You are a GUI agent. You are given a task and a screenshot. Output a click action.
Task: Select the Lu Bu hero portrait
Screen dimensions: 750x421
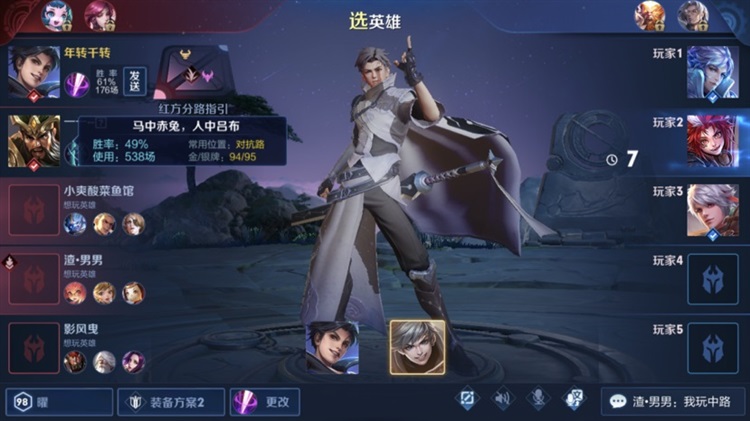coord(33,140)
